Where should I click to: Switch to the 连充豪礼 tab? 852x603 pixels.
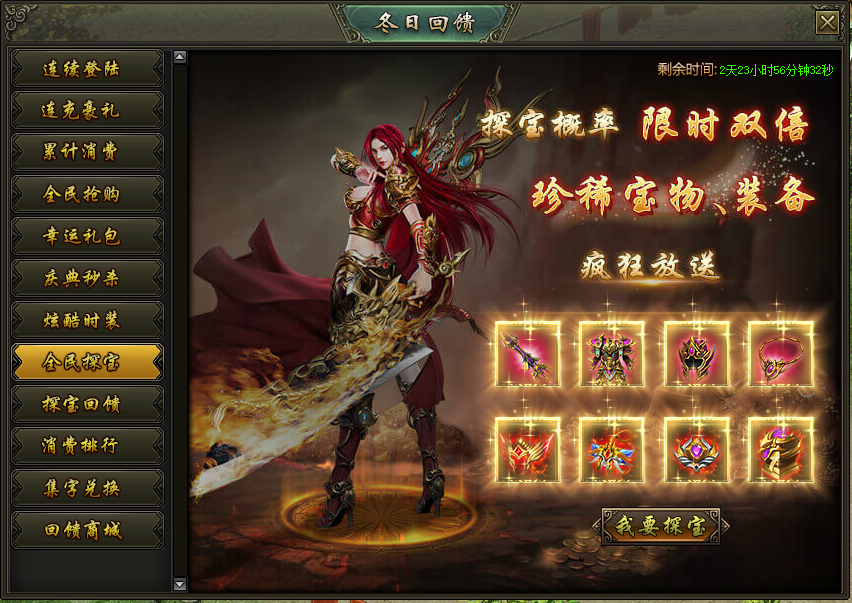coord(87,111)
